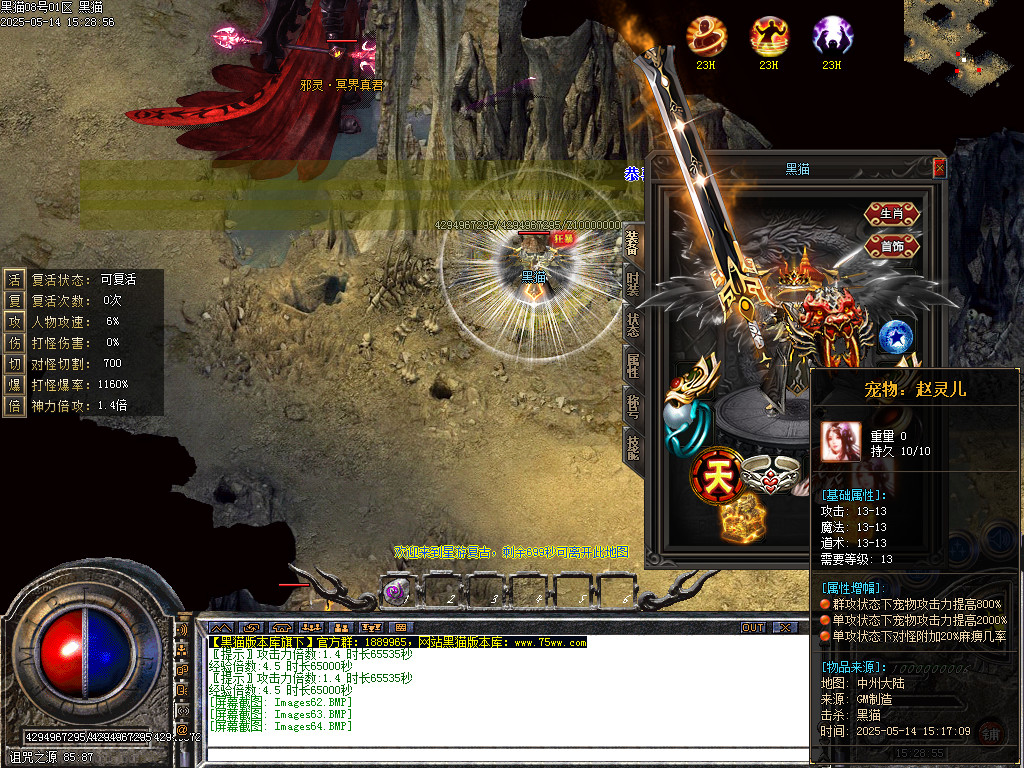Open the 首饰 jewelry page
The image size is (1024, 768).
tap(892, 246)
